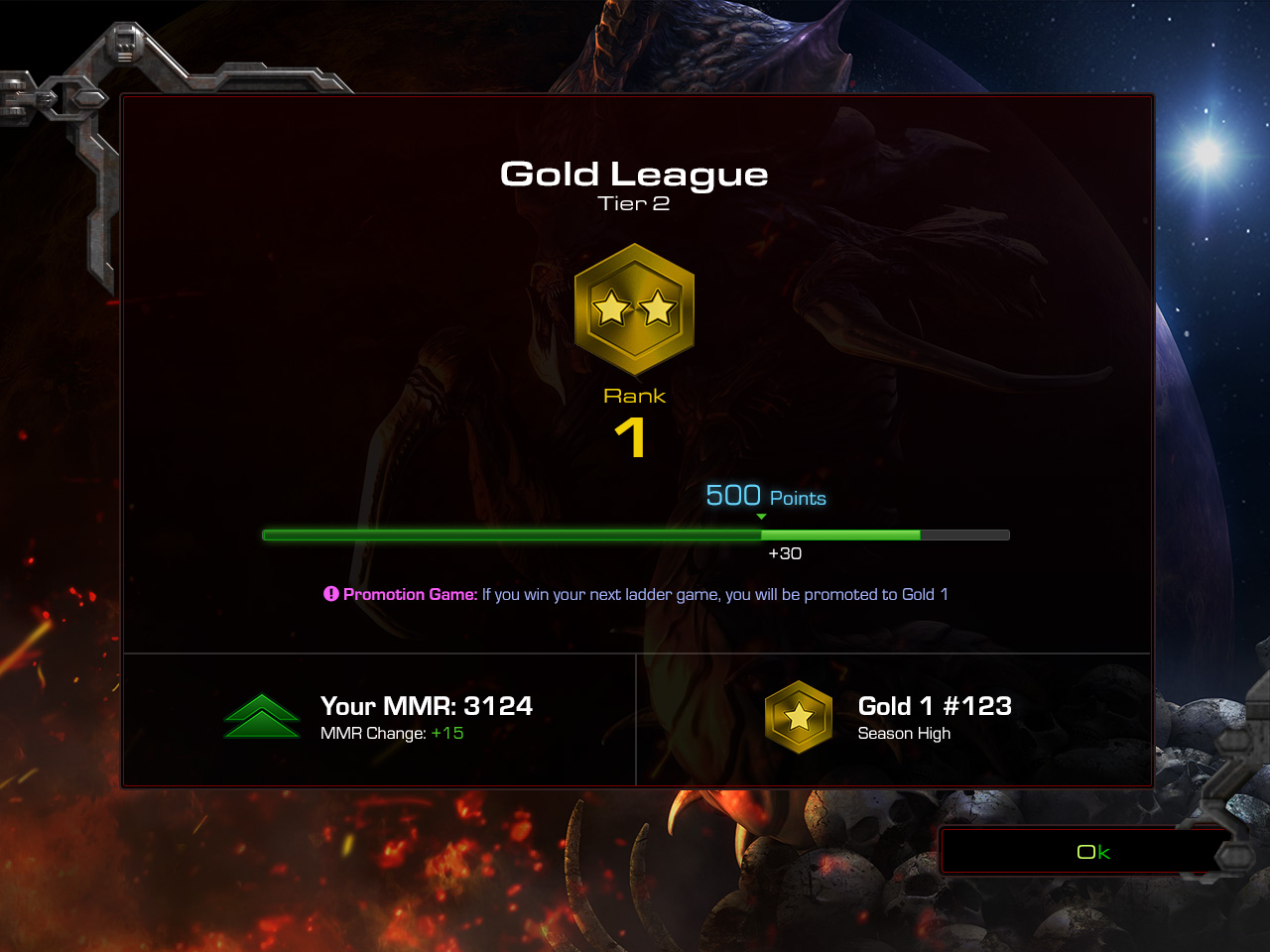This screenshot has height=952, width=1270.
Task: Click the Rank label above the number
Action: [634, 394]
